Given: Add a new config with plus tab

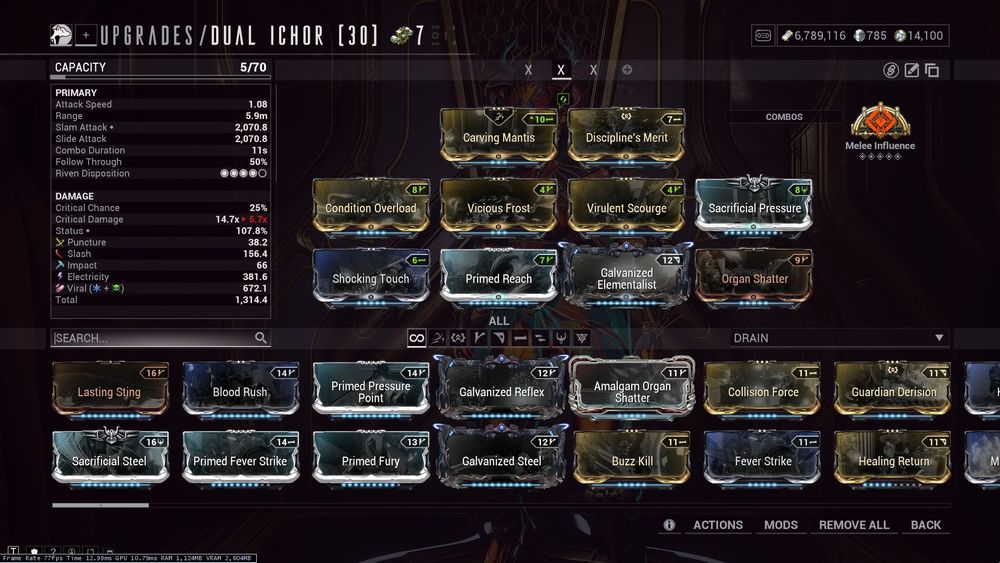Looking at the screenshot, I should [x=627, y=70].
